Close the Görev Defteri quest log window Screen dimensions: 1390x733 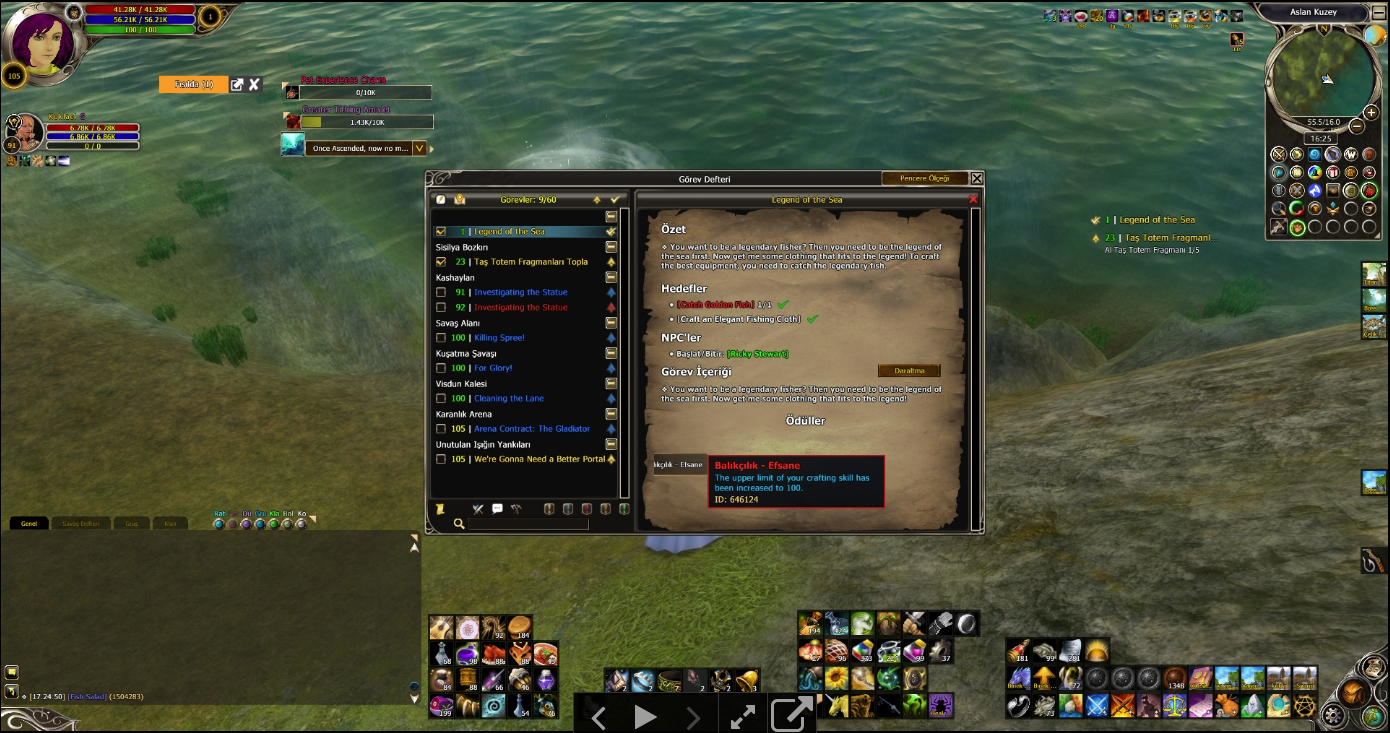tap(977, 179)
